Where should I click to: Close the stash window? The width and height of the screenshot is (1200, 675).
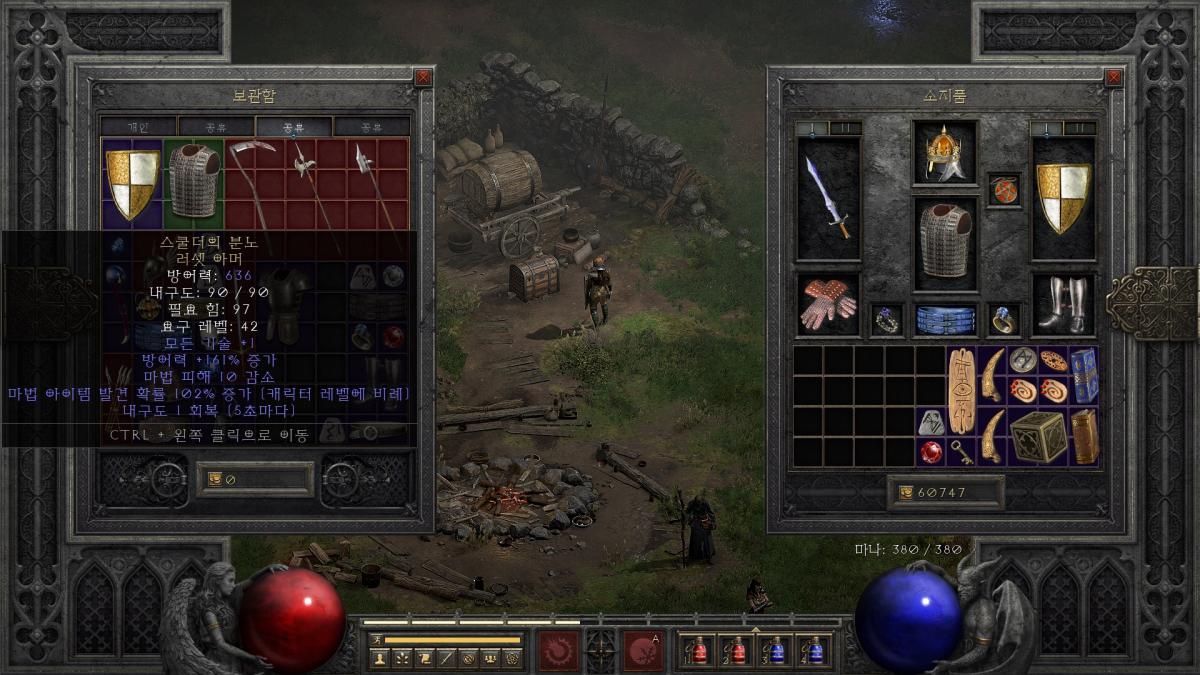423,77
